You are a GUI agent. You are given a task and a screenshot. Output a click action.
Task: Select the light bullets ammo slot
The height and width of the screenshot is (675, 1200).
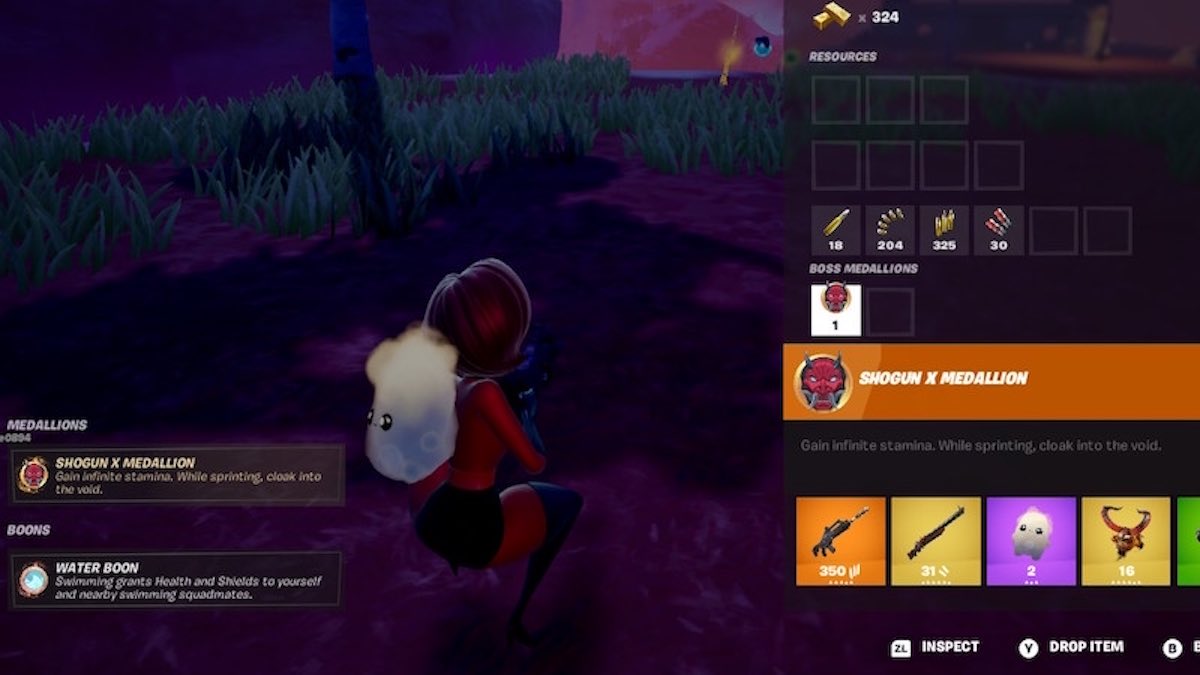click(835, 230)
